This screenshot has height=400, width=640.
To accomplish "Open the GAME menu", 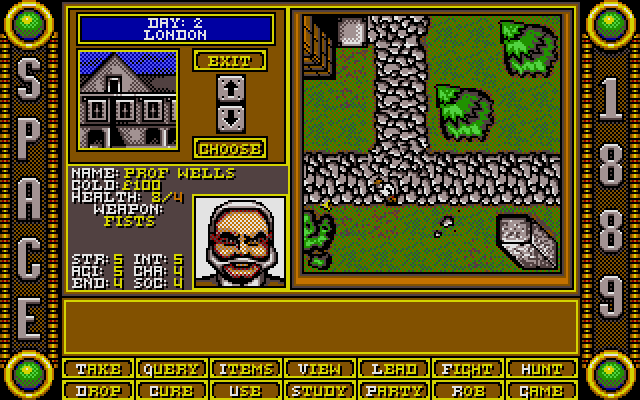I will tap(541, 390).
